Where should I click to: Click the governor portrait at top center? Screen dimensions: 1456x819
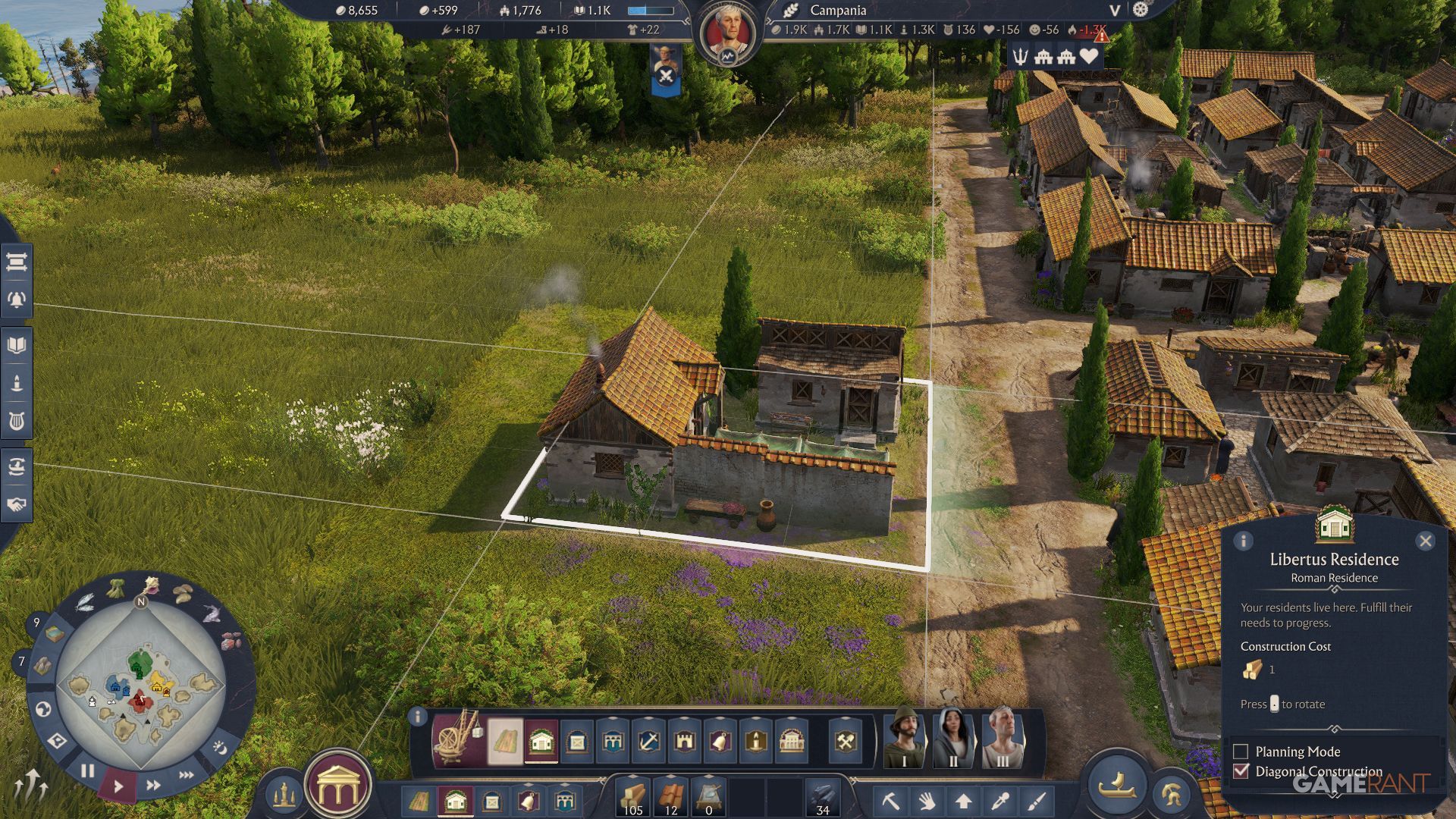point(726,34)
